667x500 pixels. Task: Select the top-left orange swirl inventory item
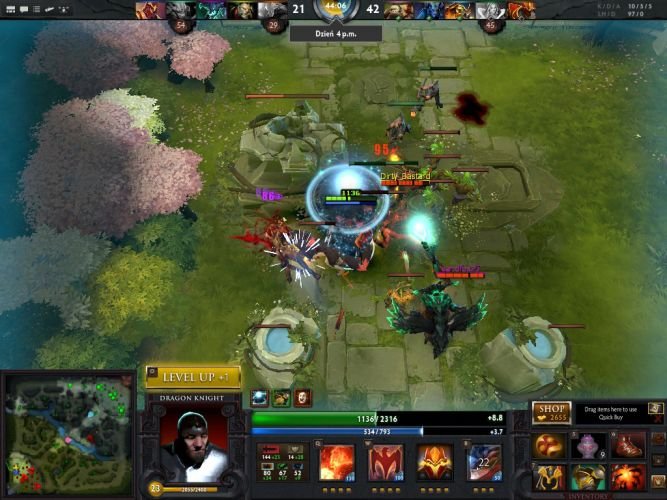(x=549, y=446)
